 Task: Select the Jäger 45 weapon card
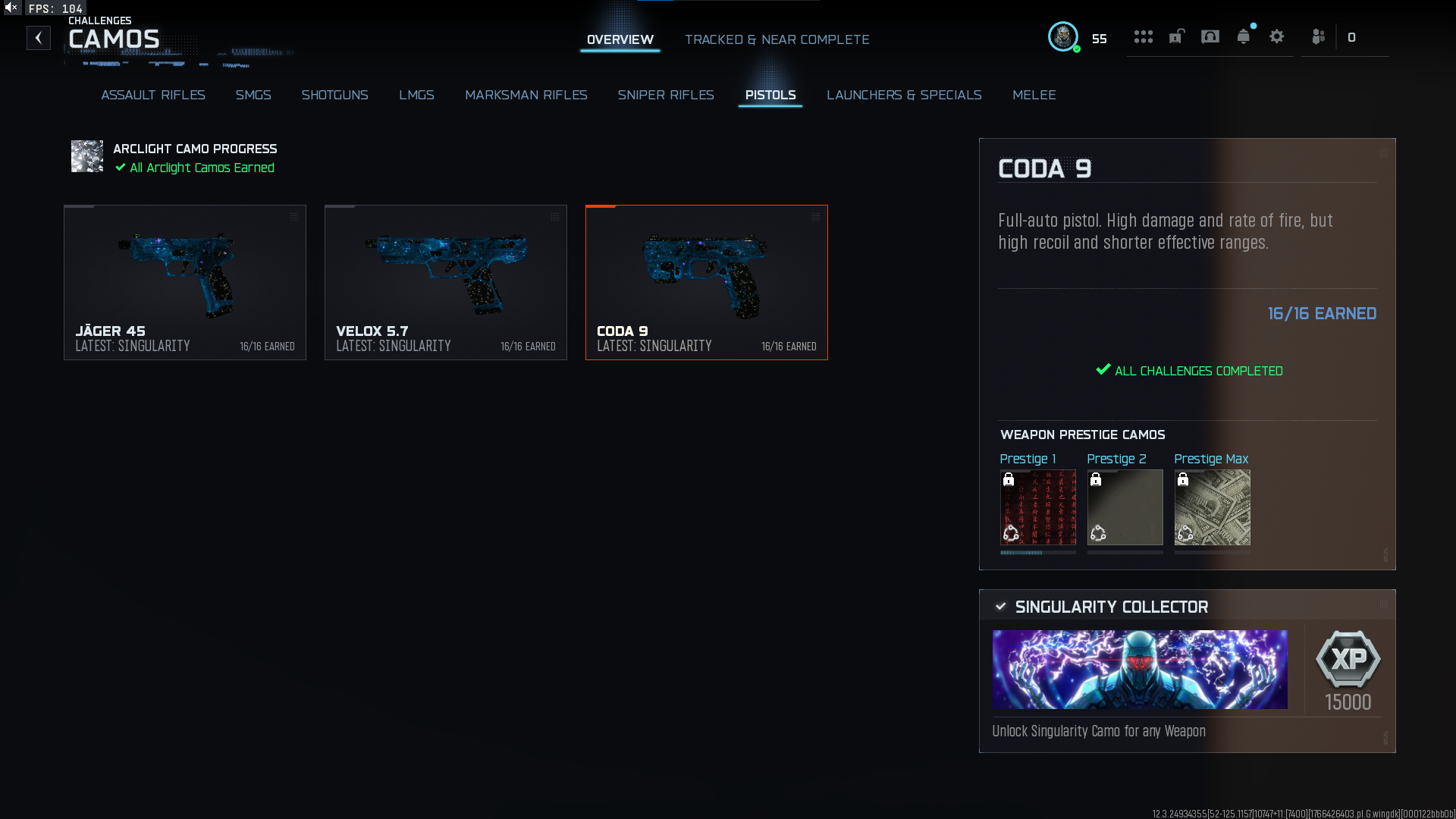(x=185, y=282)
